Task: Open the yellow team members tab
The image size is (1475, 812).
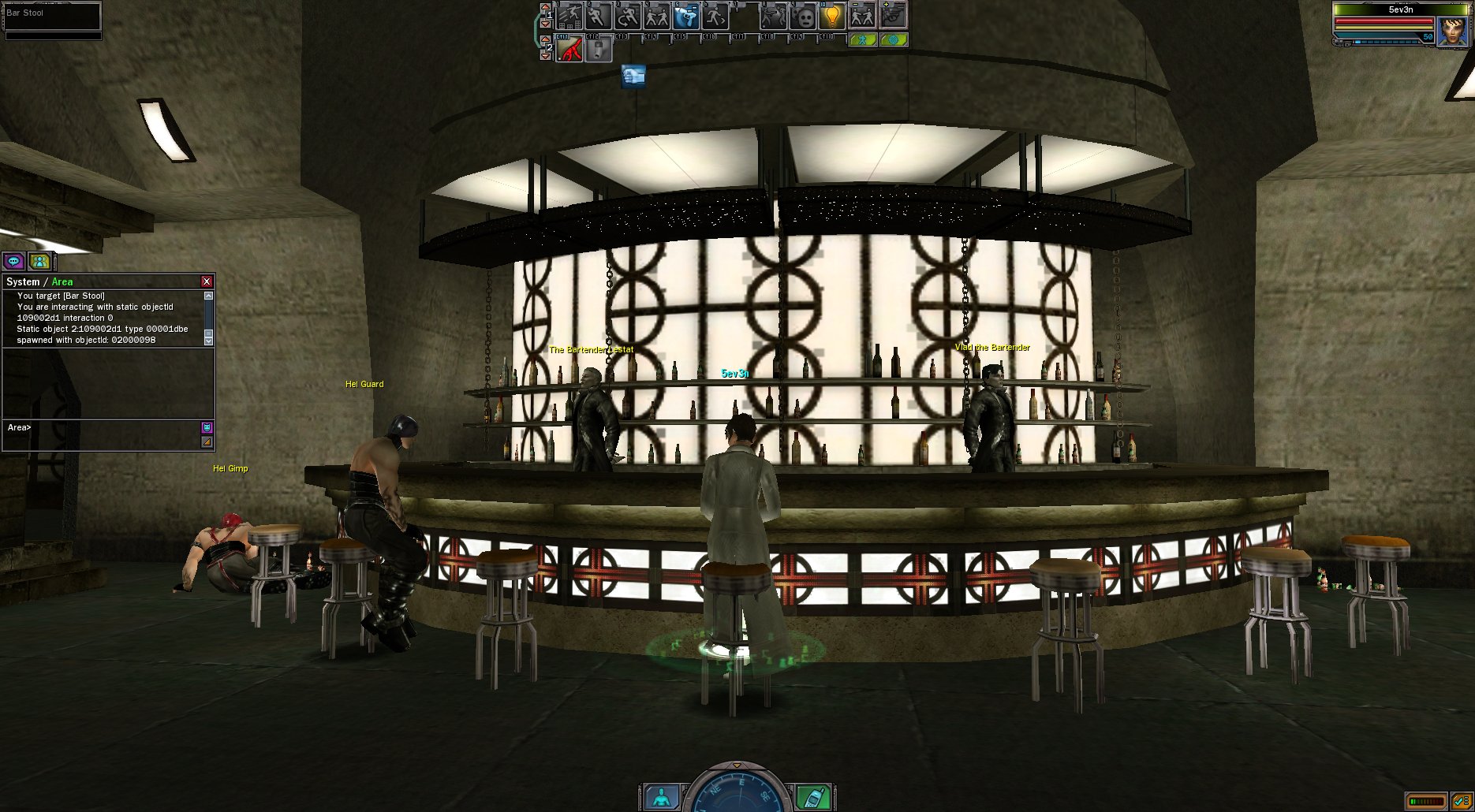Action: (x=39, y=261)
